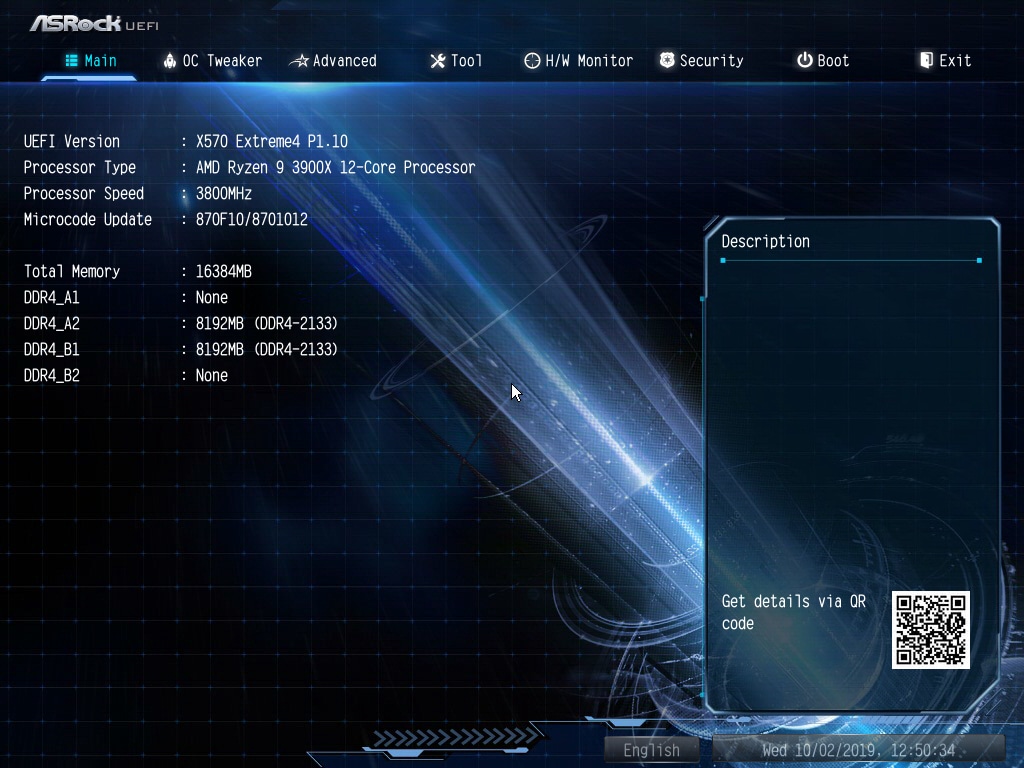This screenshot has width=1024, height=768.
Task: Click the English language button
Action: point(652,750)
